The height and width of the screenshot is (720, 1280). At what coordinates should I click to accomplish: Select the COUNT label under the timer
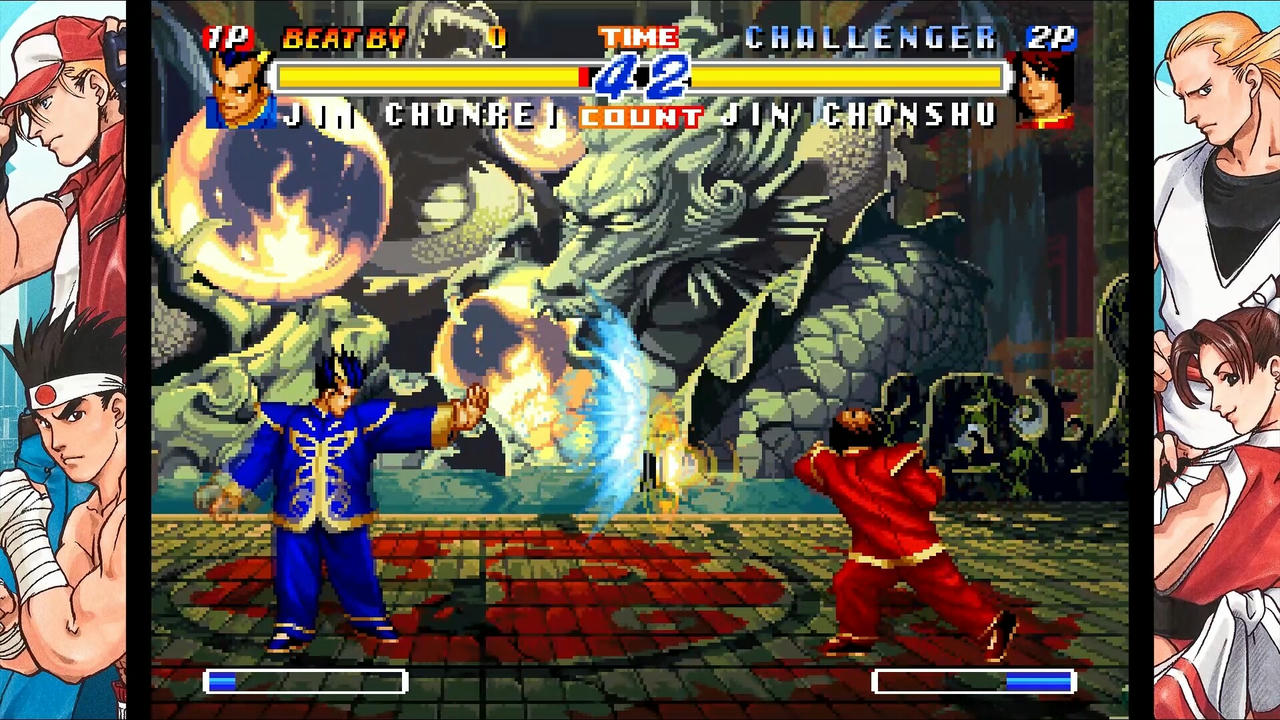pos(640,116)
